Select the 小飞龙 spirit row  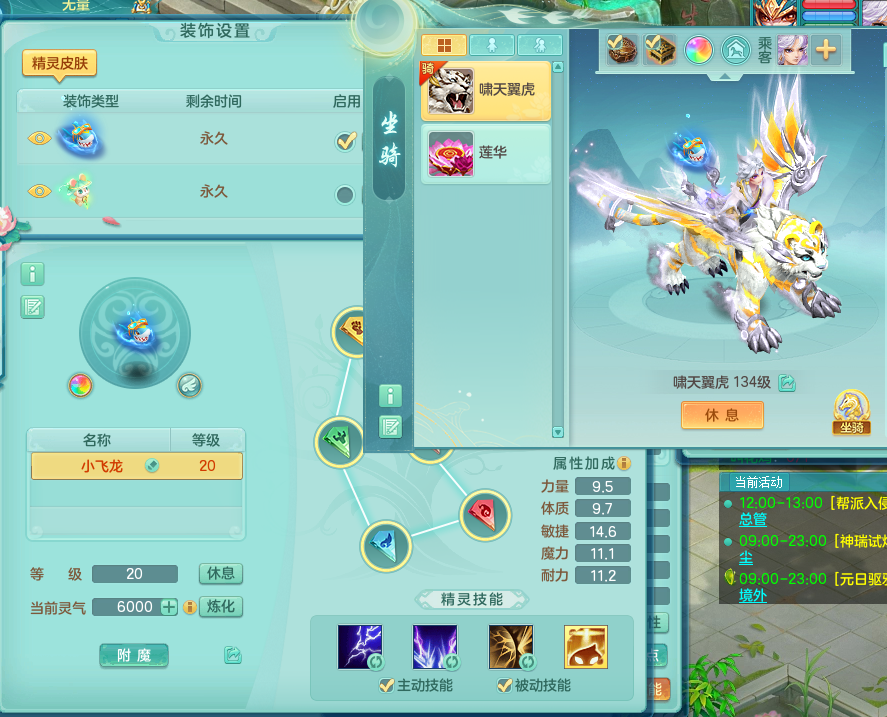(x=136, y=466)
